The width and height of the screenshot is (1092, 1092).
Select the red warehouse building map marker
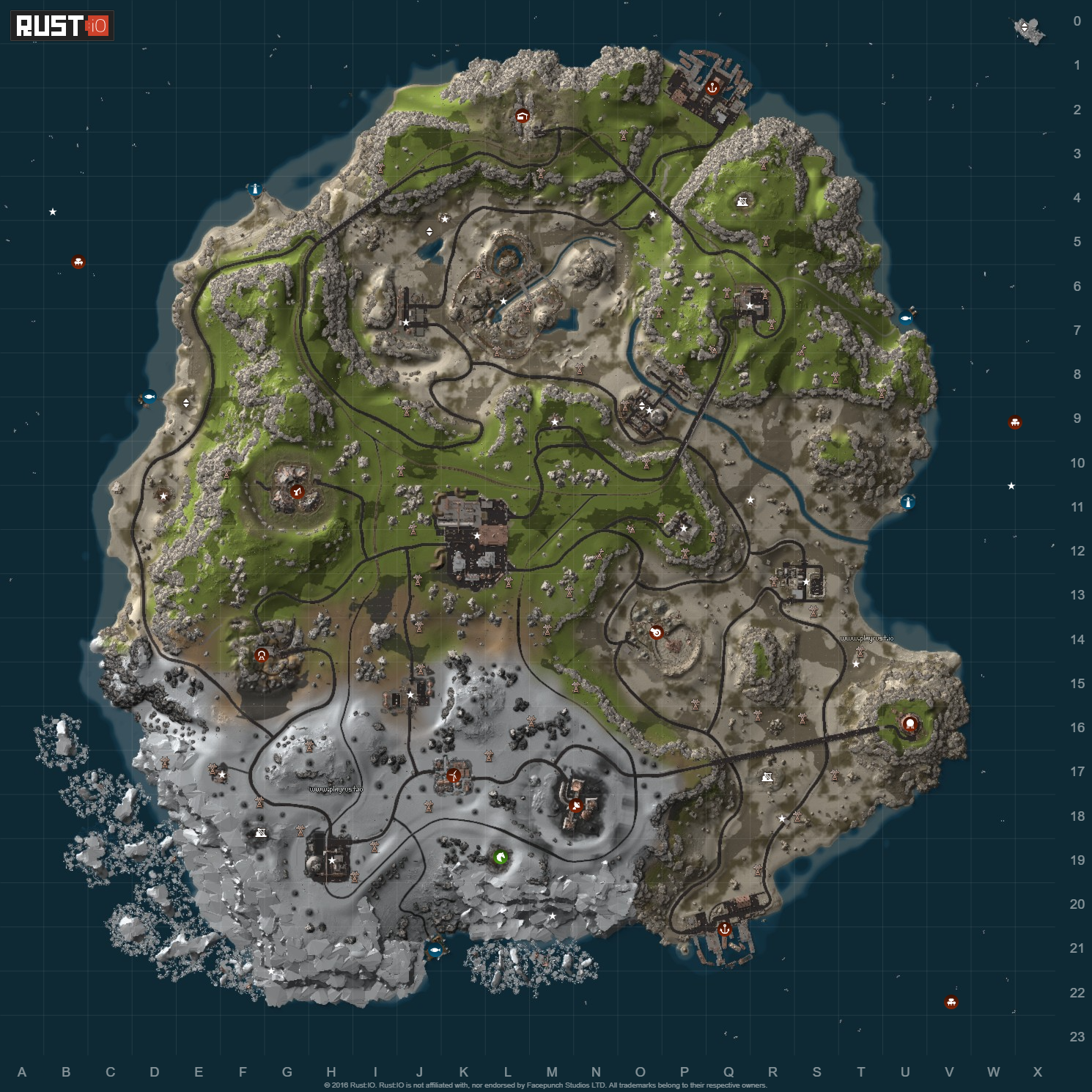pos(522,115)
